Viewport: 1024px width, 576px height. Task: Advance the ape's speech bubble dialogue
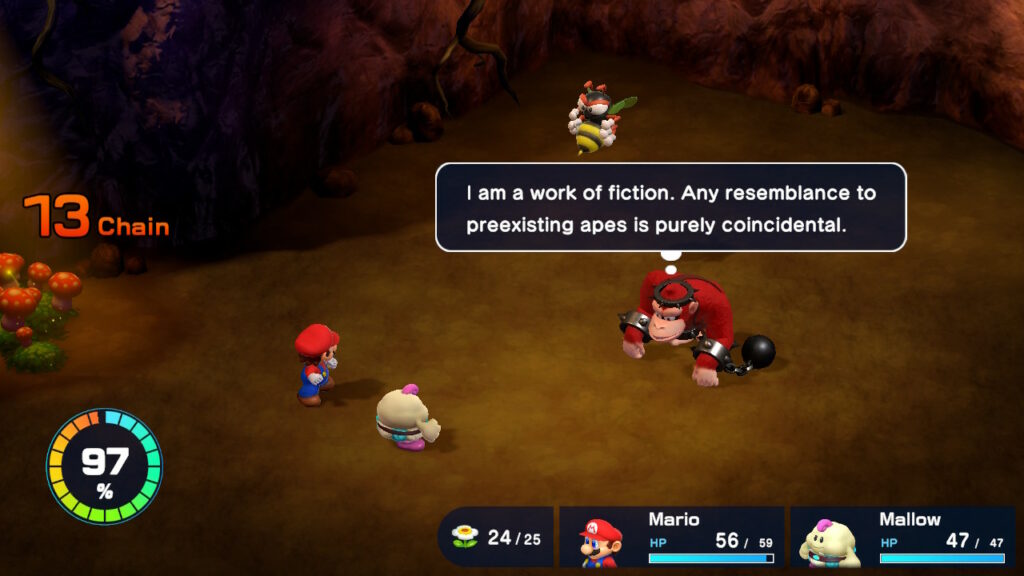point(670,208)
